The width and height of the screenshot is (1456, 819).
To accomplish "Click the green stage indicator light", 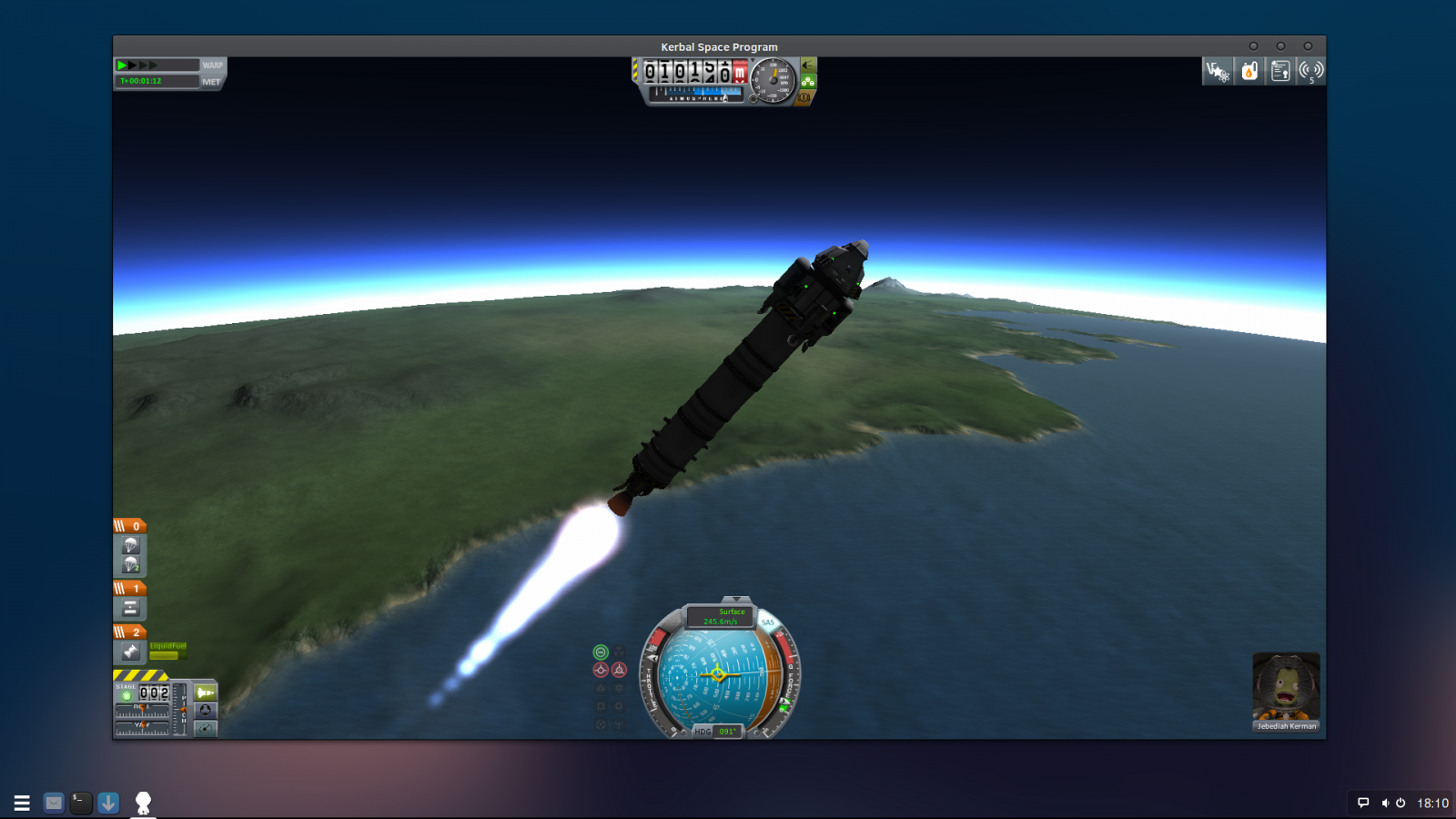I will click(x=126, y=695).
